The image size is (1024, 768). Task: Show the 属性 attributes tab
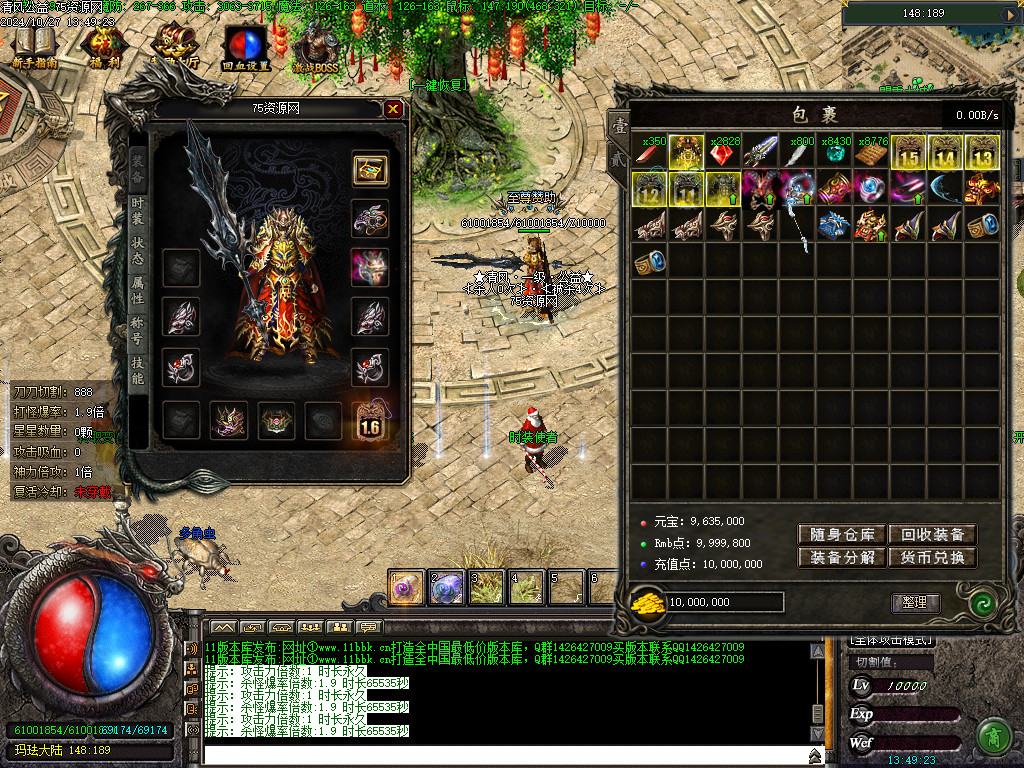coord(138,290)
